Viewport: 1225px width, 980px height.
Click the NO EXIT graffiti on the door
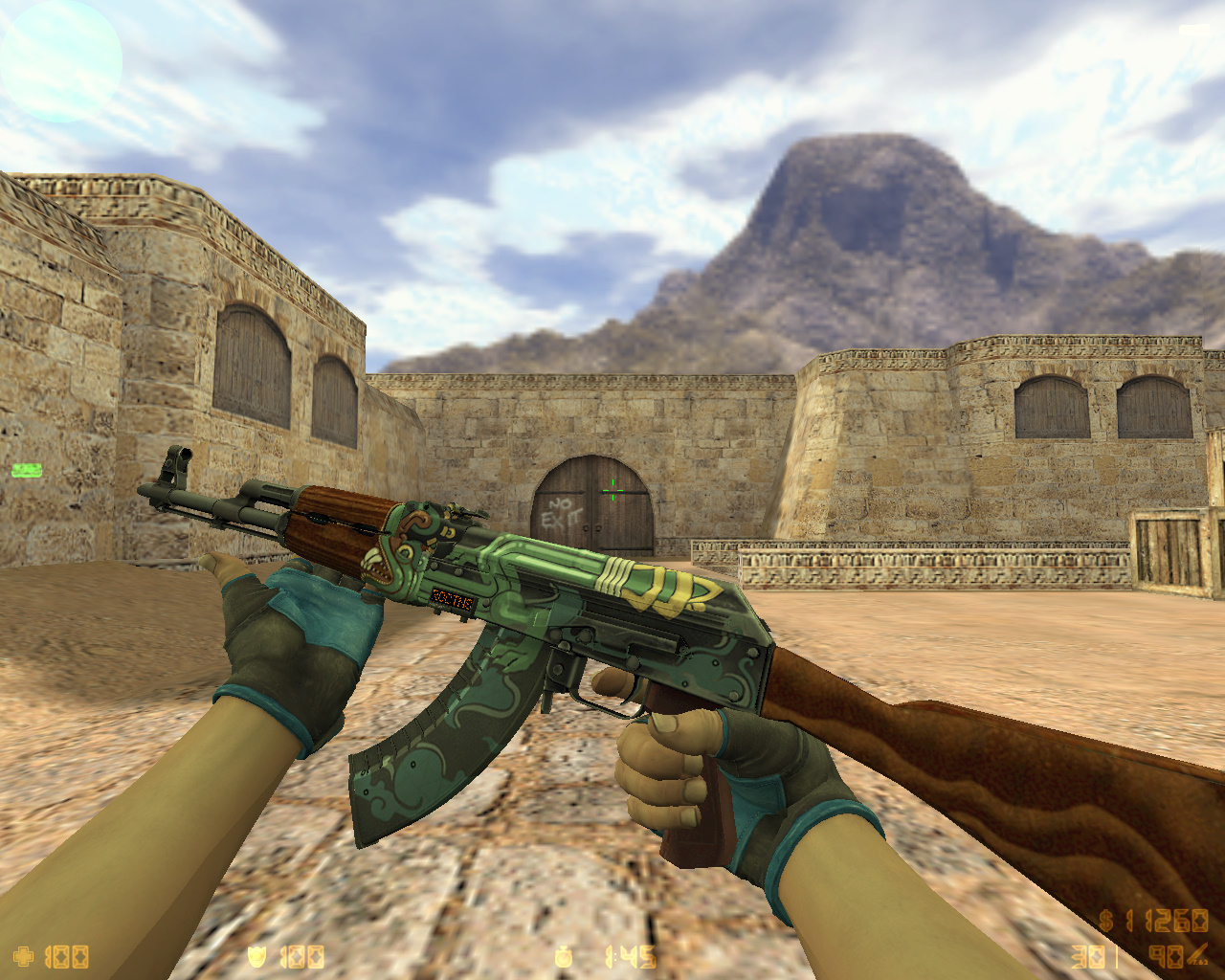coord(564,510)
